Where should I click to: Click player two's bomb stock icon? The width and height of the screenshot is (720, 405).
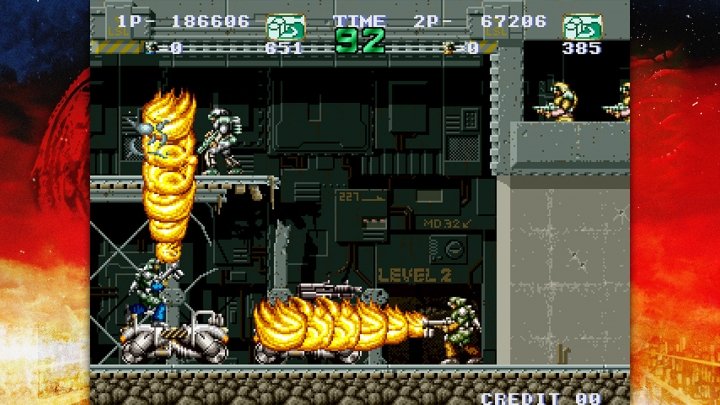click(451, 46)
